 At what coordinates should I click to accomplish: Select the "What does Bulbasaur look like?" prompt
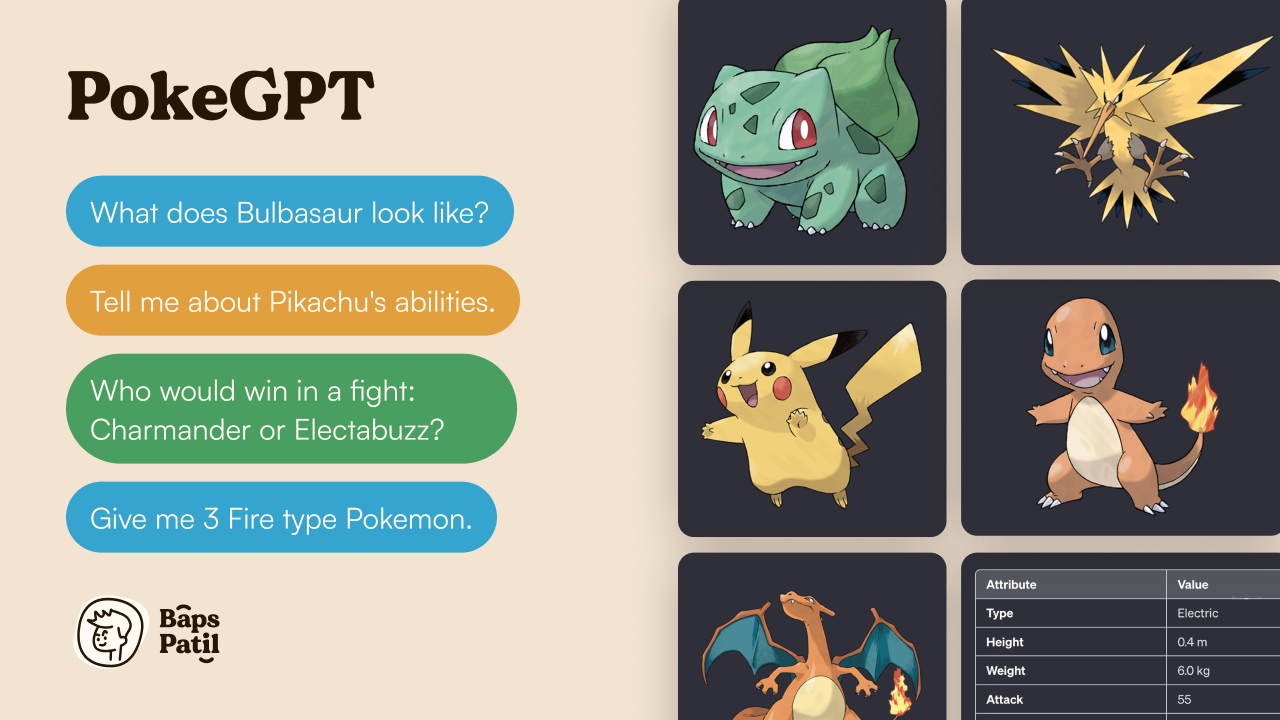290,211
